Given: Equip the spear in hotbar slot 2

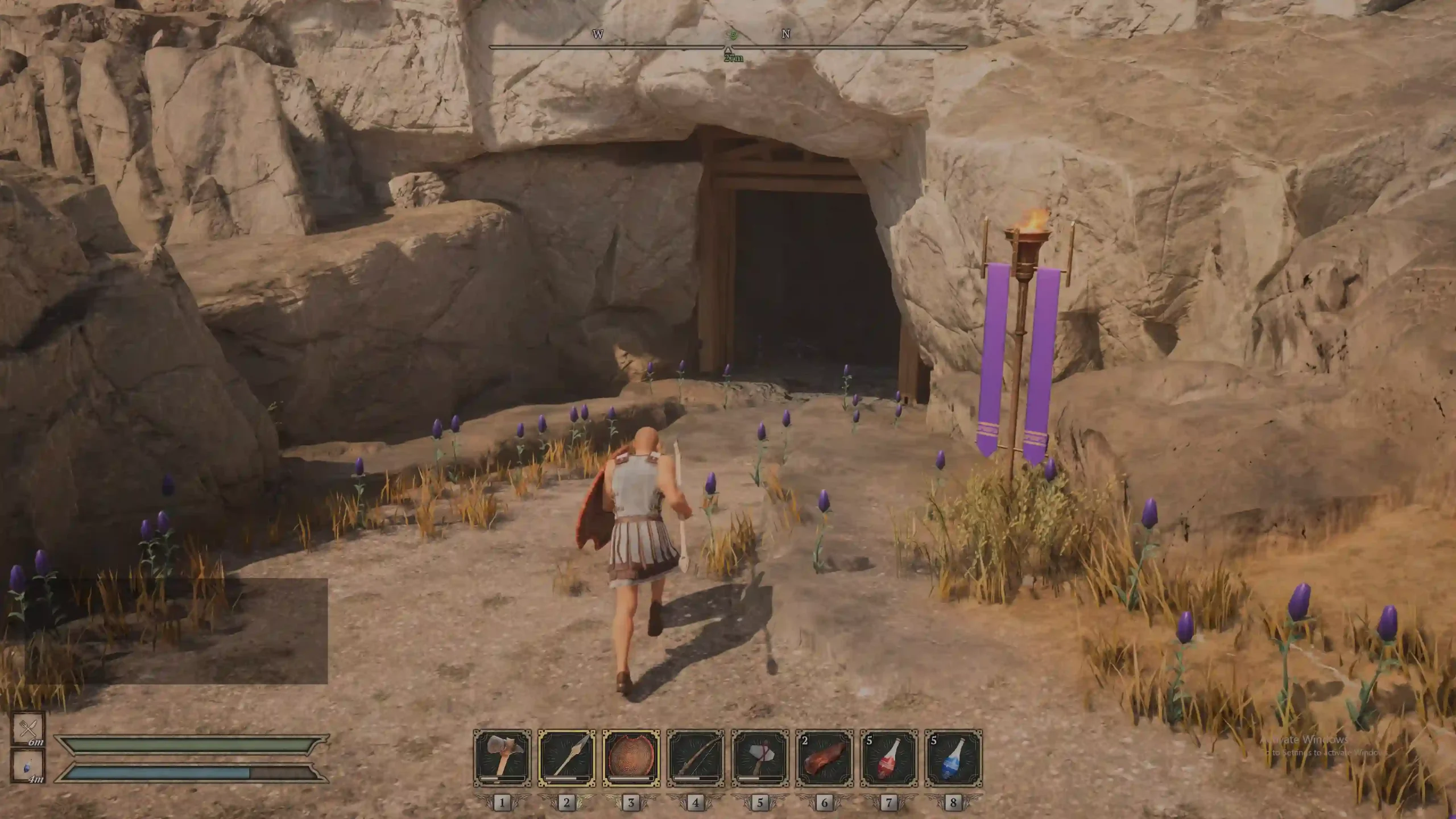Looking at the screenshot, I should (566, 758).
